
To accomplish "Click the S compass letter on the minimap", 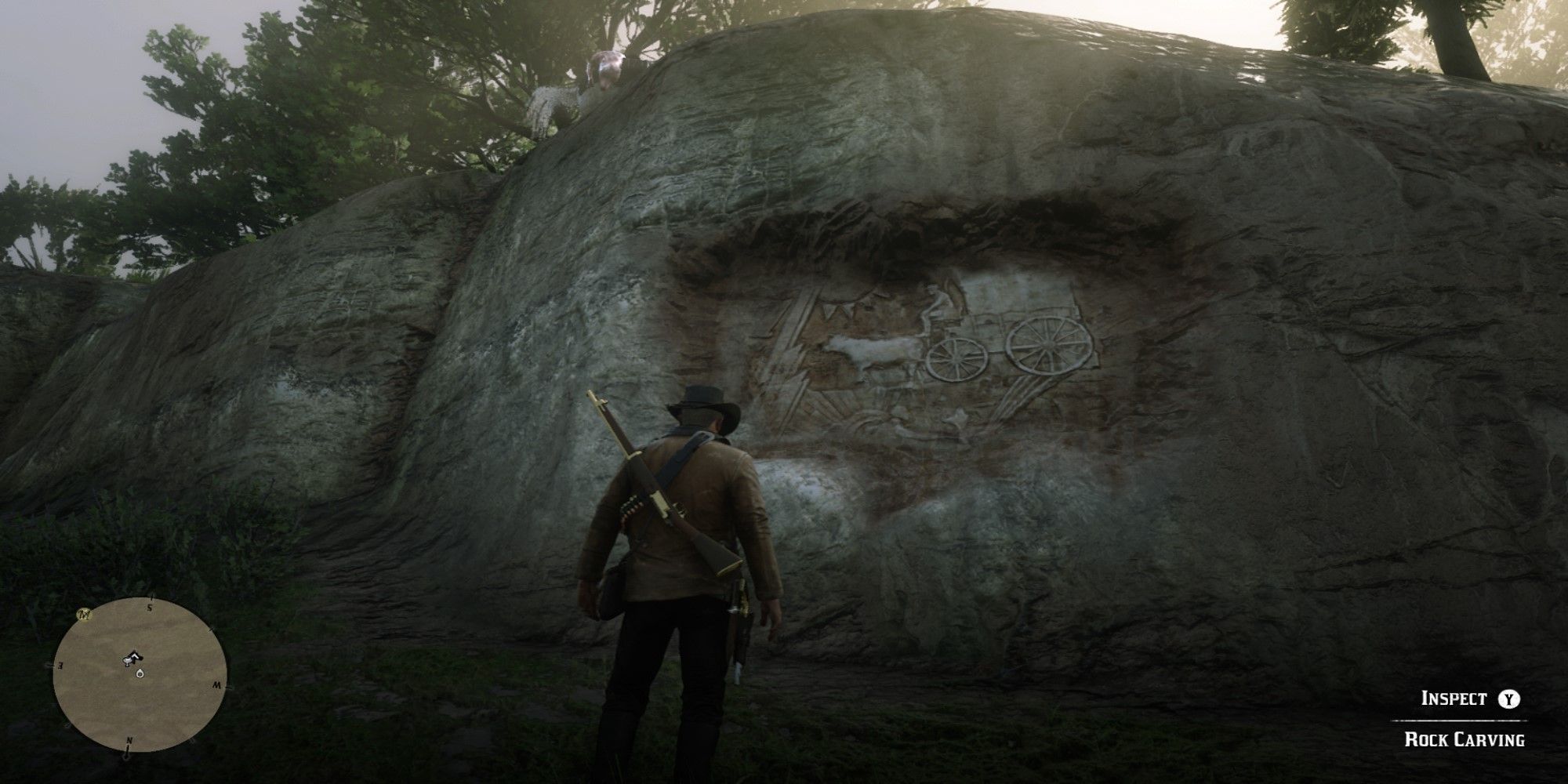I will click(x=150, y=607).
